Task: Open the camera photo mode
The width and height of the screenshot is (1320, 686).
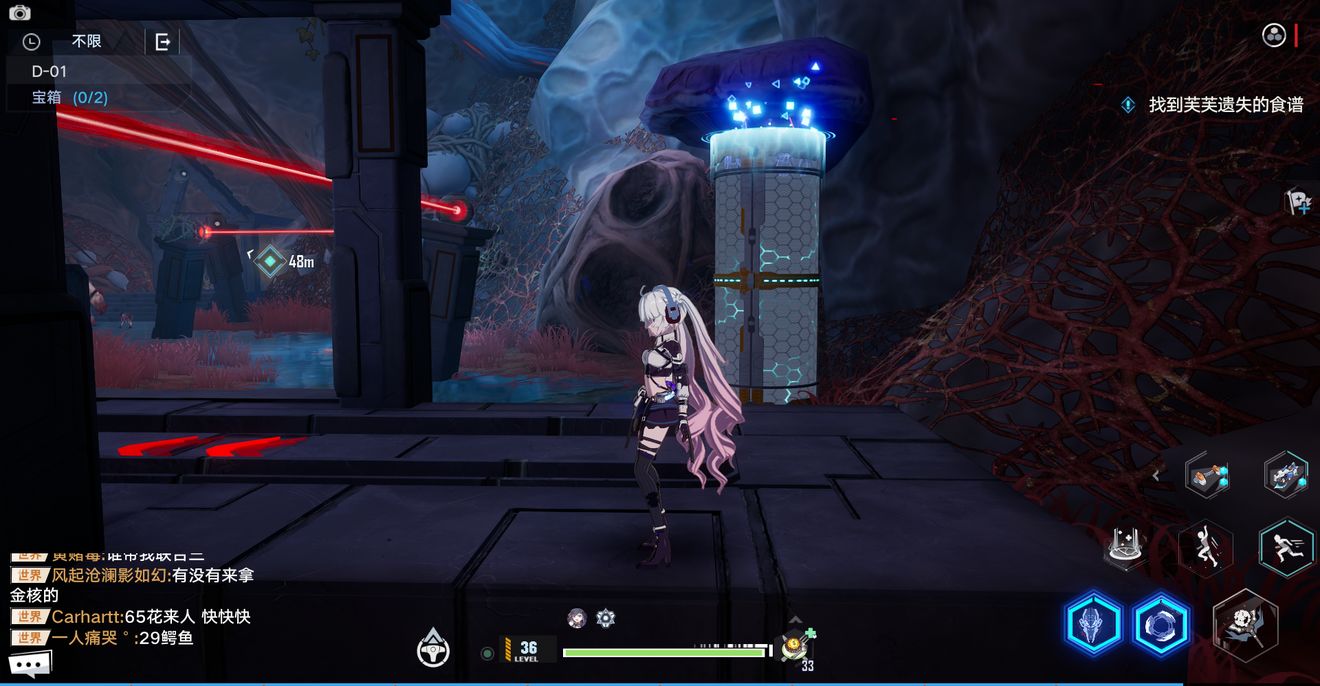Action: (20, 12)
